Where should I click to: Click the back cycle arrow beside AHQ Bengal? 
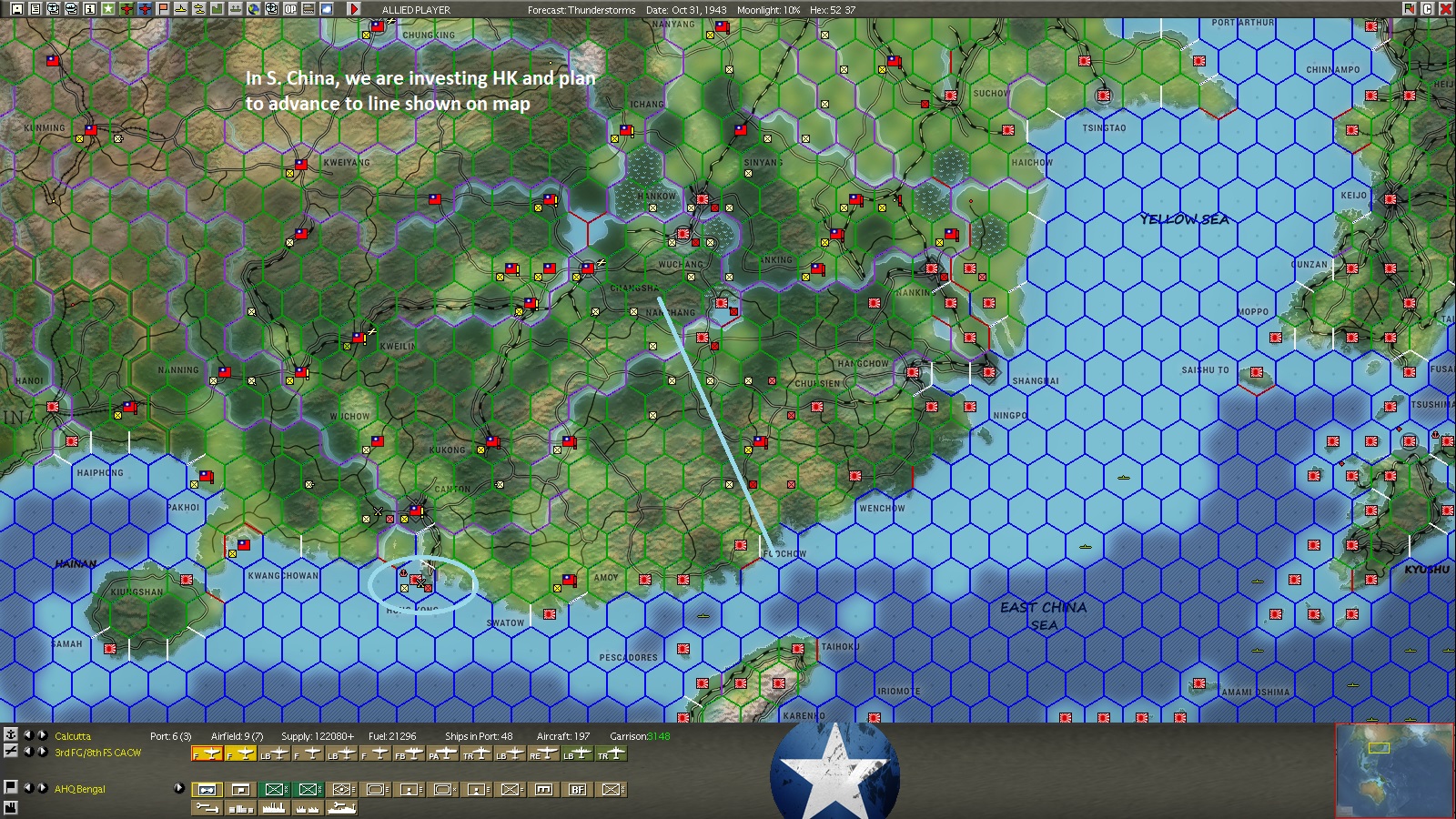(28, 788)
